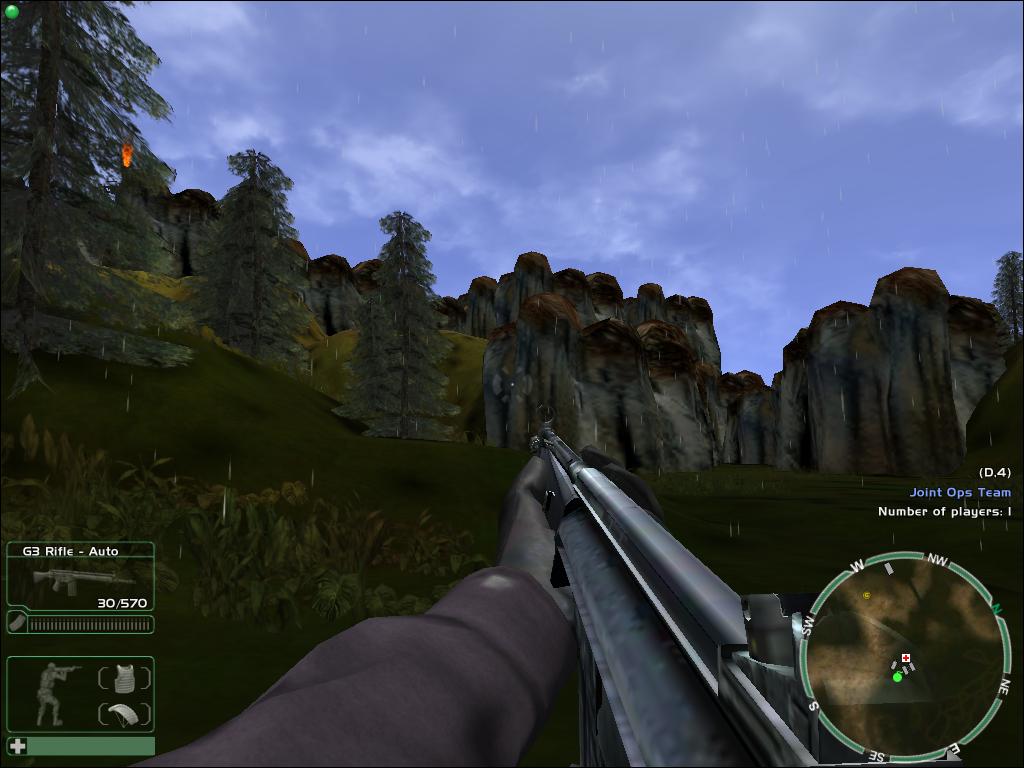Click the green status light indicator
The height and width of the screenshot is (768, 1024).
tap(11, 11)
